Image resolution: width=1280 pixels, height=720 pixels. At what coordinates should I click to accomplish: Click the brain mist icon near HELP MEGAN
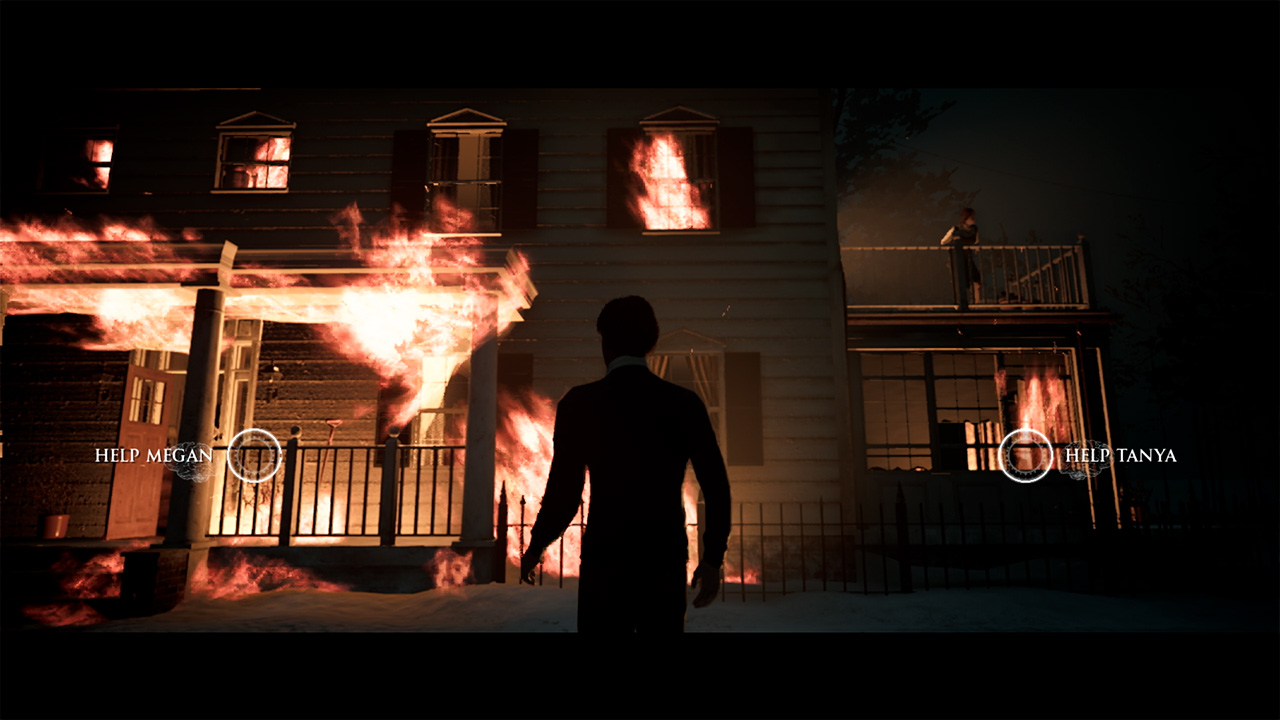[x=193, y=462]
